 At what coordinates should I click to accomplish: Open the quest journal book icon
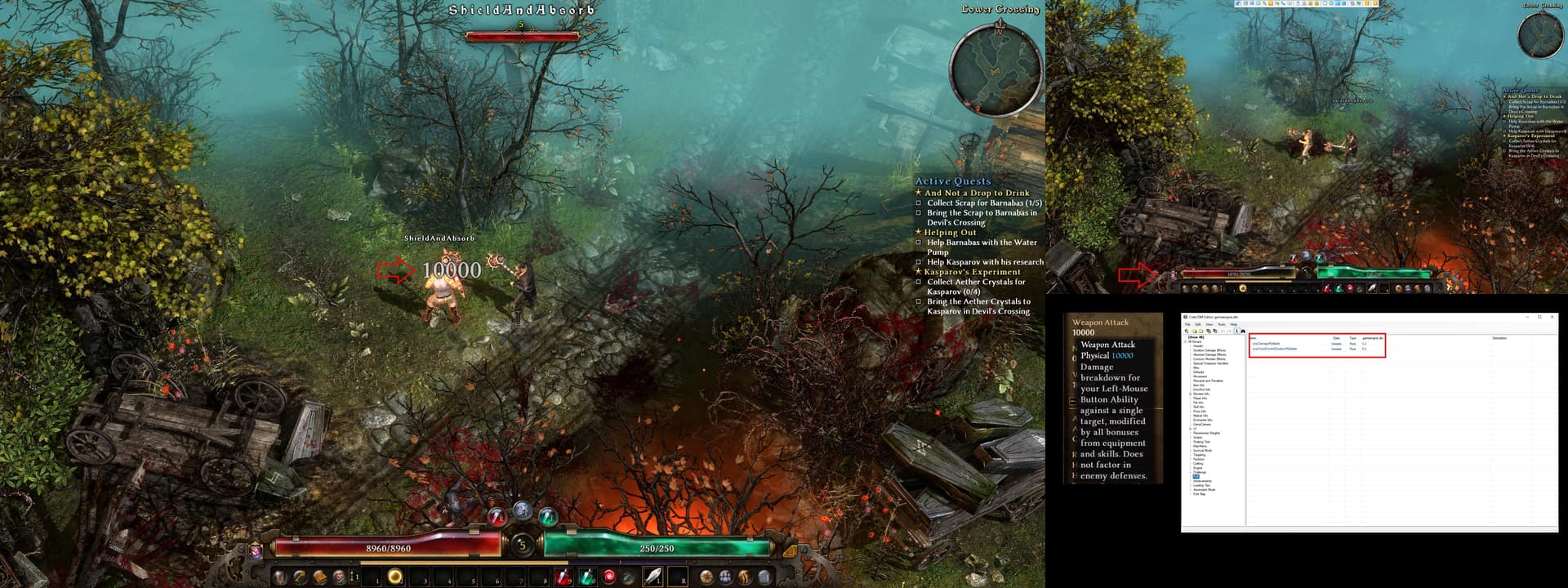[x=320, y=577]
